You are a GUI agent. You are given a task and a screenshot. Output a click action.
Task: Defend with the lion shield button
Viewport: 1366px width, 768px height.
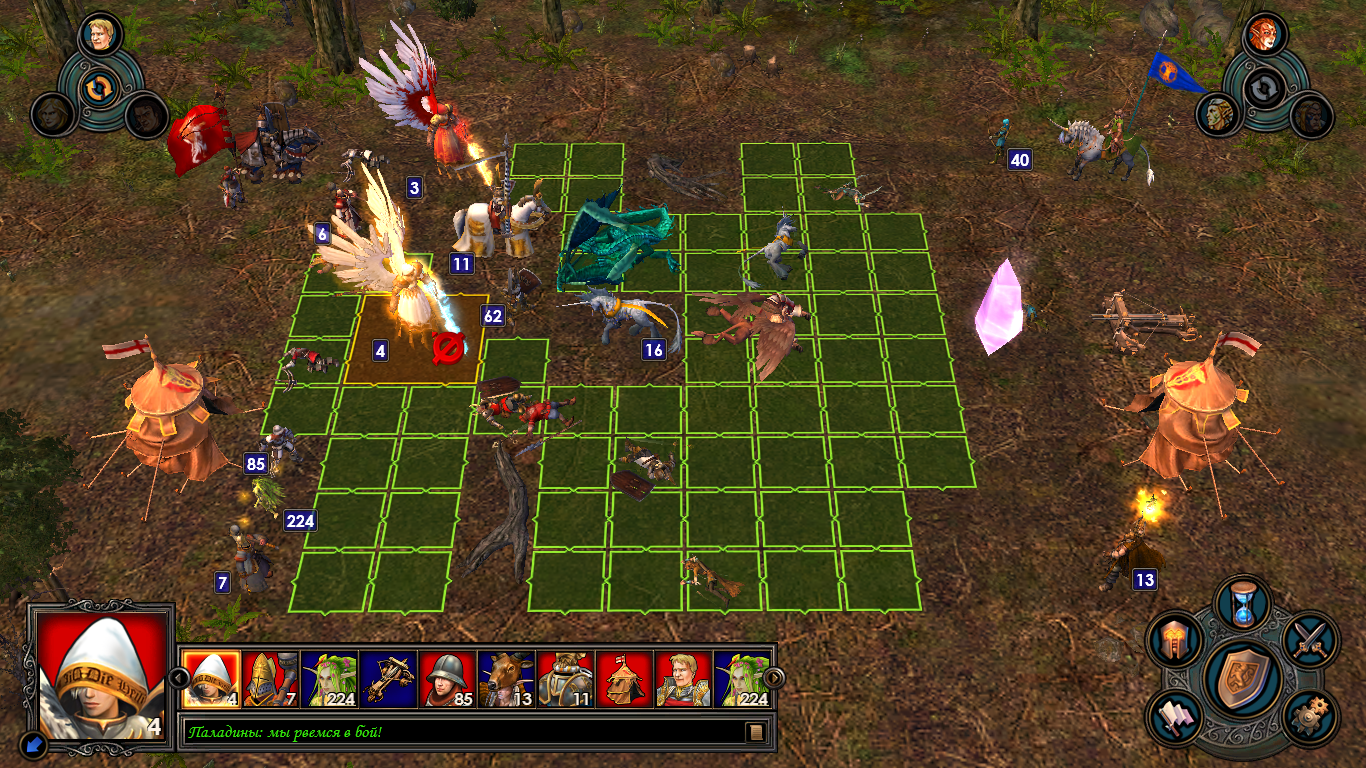pyautogui.click(x=1243, y=679)
